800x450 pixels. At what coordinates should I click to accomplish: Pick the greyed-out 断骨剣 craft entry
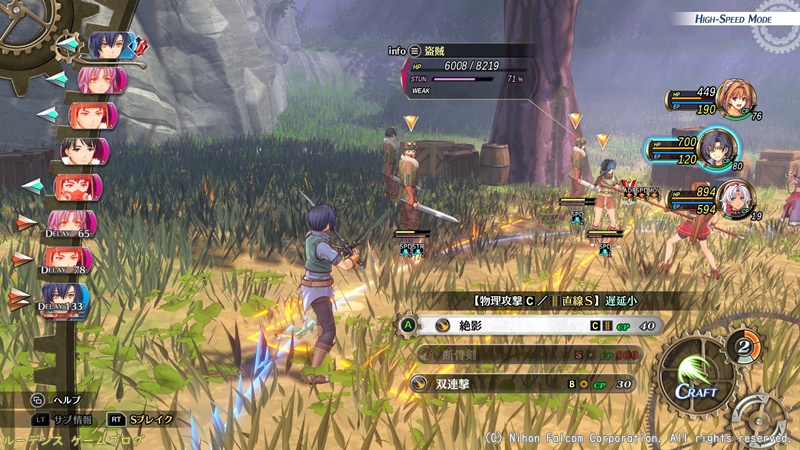tap(532, 354)
